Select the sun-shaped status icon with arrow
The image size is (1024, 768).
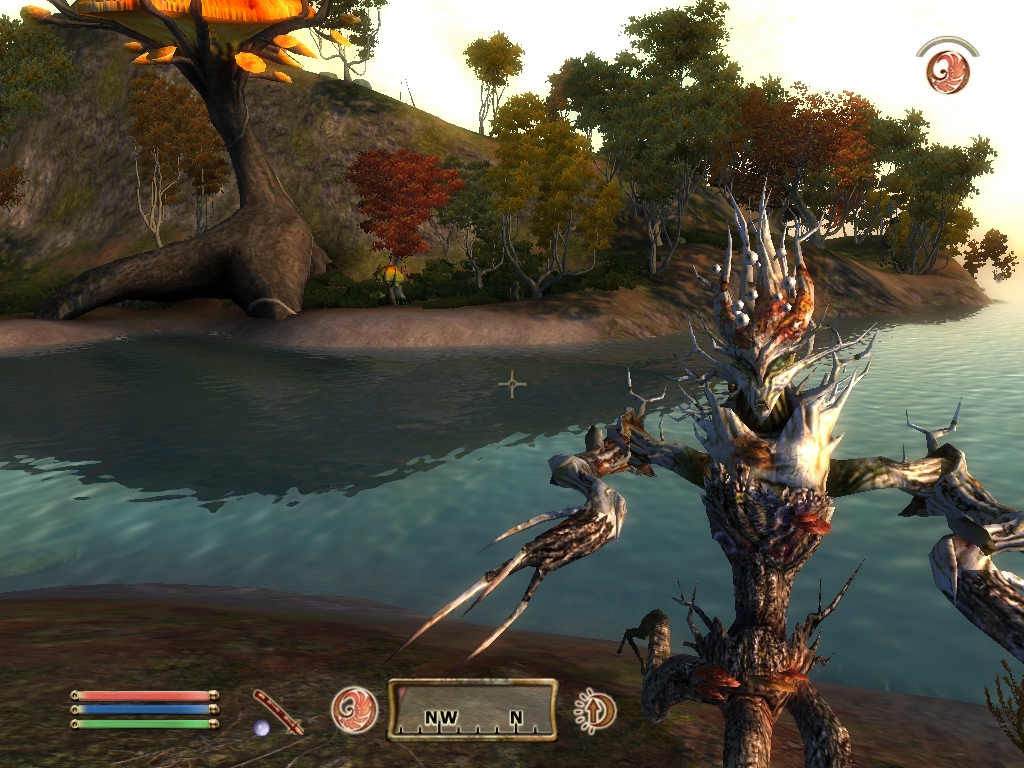point(596,711)
